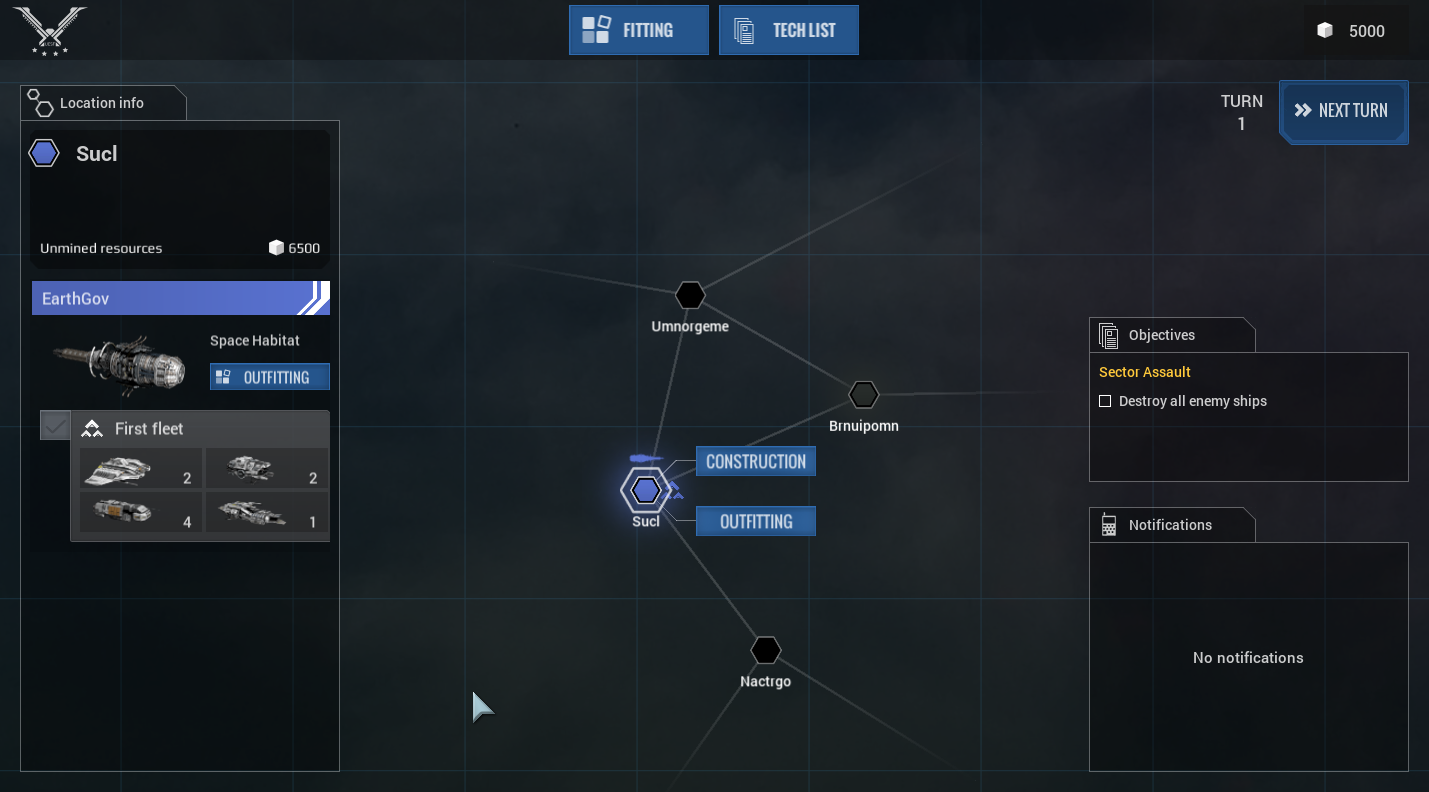Select the First fleet header

(200, 429)
